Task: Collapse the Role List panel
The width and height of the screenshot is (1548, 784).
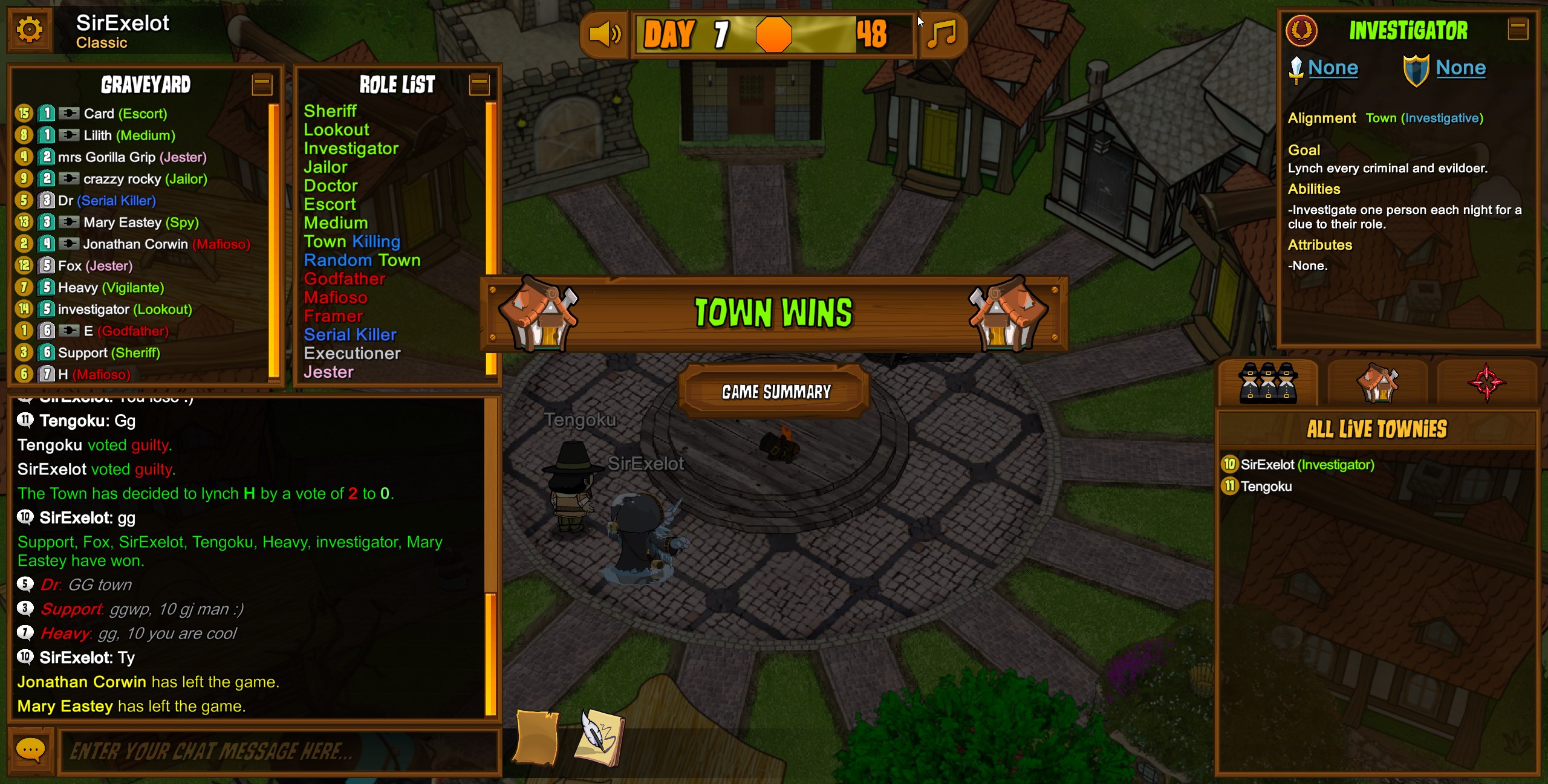Action: pyautogui.click(x=479, y=84)
